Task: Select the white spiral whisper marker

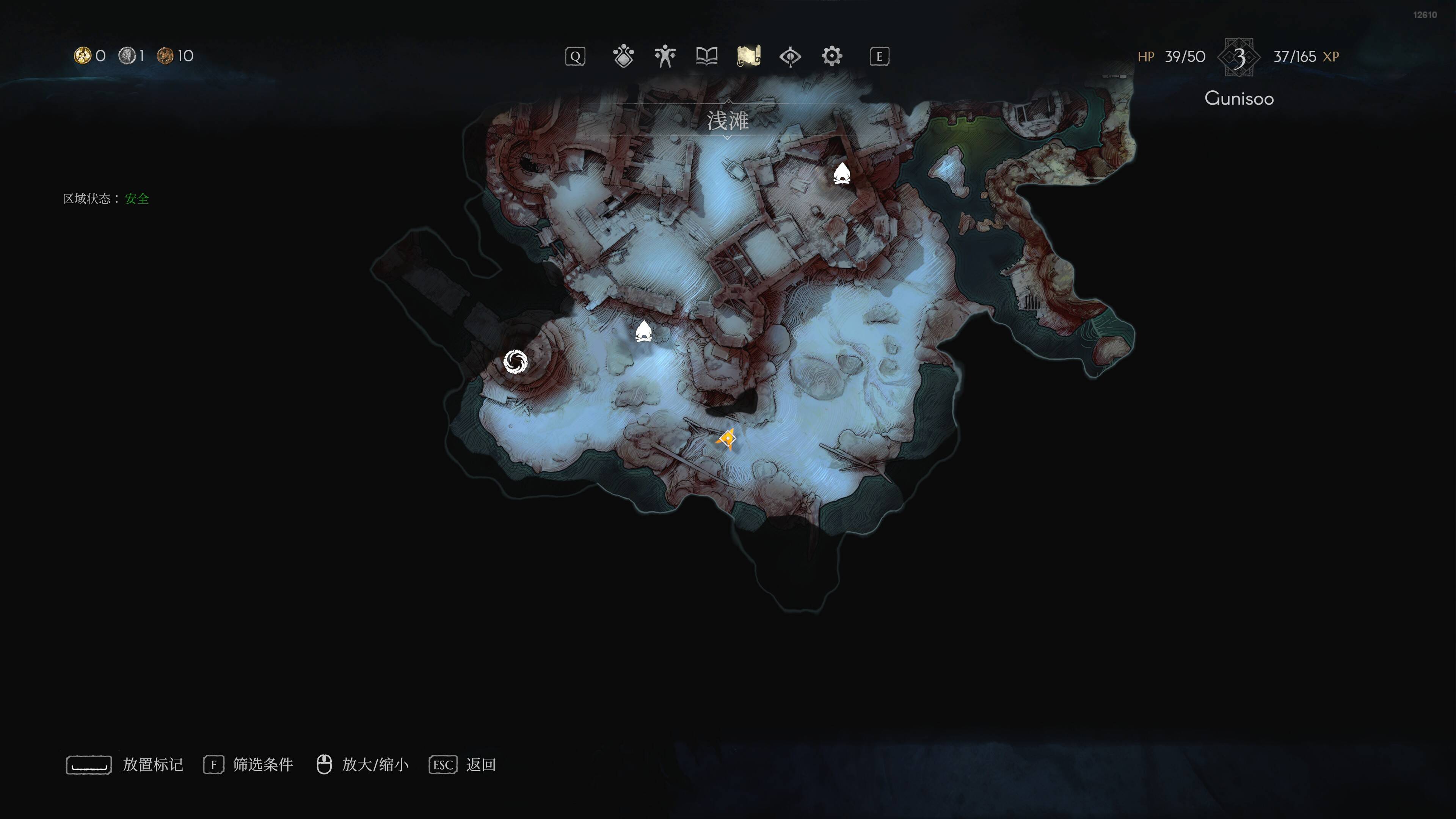Action: pos(516,362)
